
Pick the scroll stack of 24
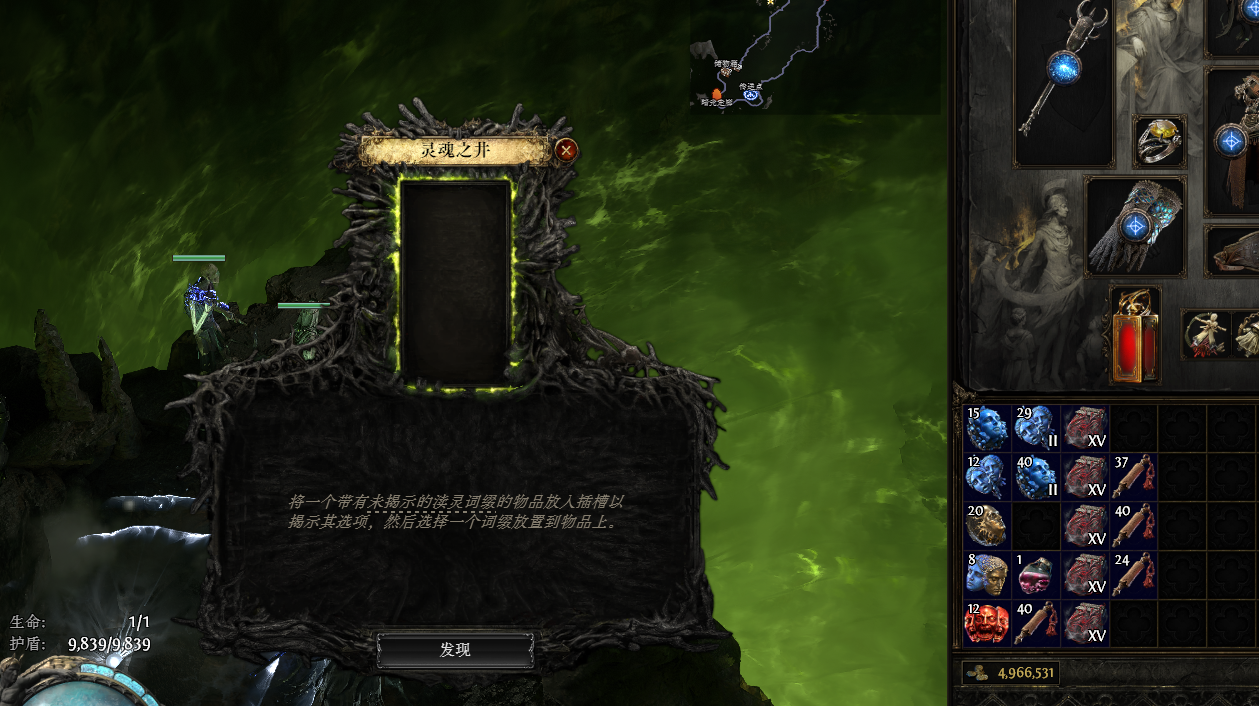click(x=1133, y=574)
